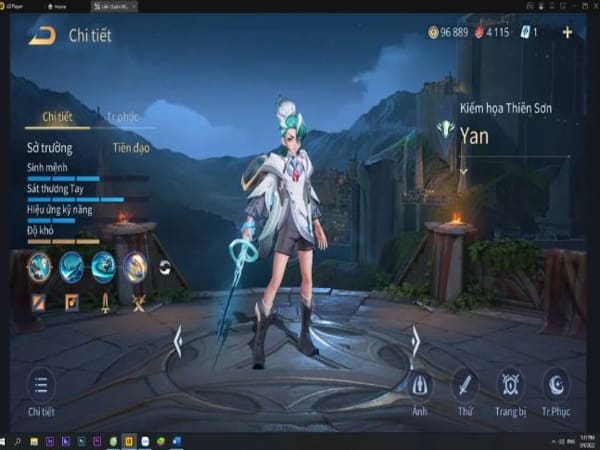Open the Tr.Phục skins button

click(x=554, y=384)
